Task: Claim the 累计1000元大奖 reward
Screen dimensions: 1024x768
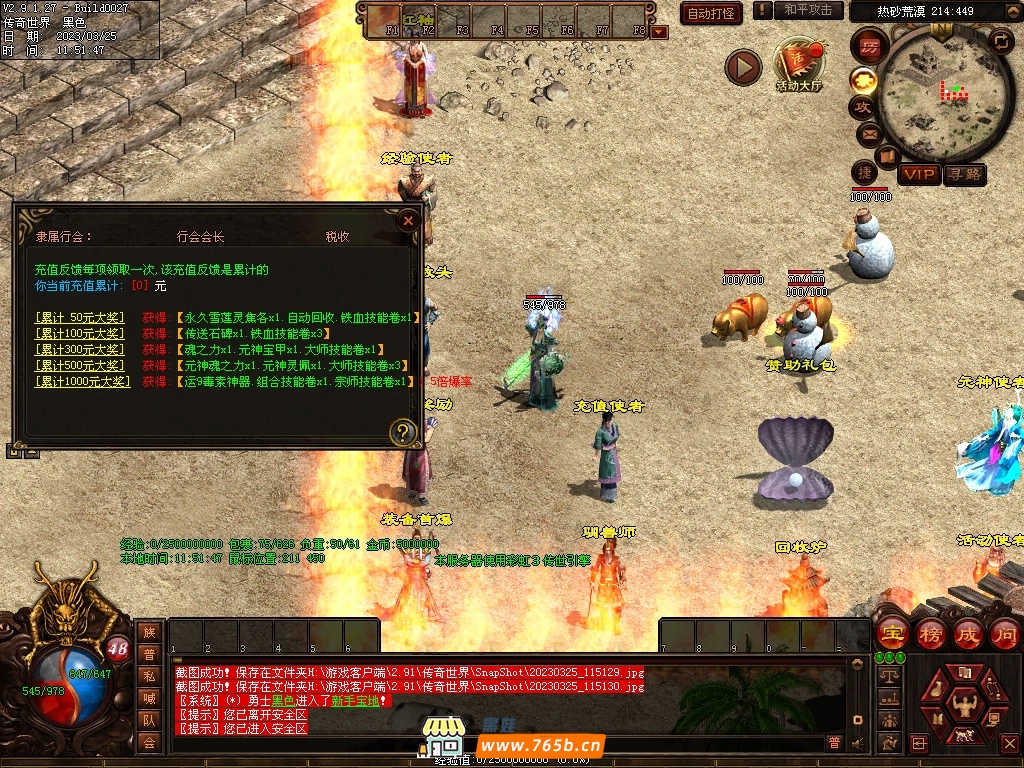Action: (82, 382)
